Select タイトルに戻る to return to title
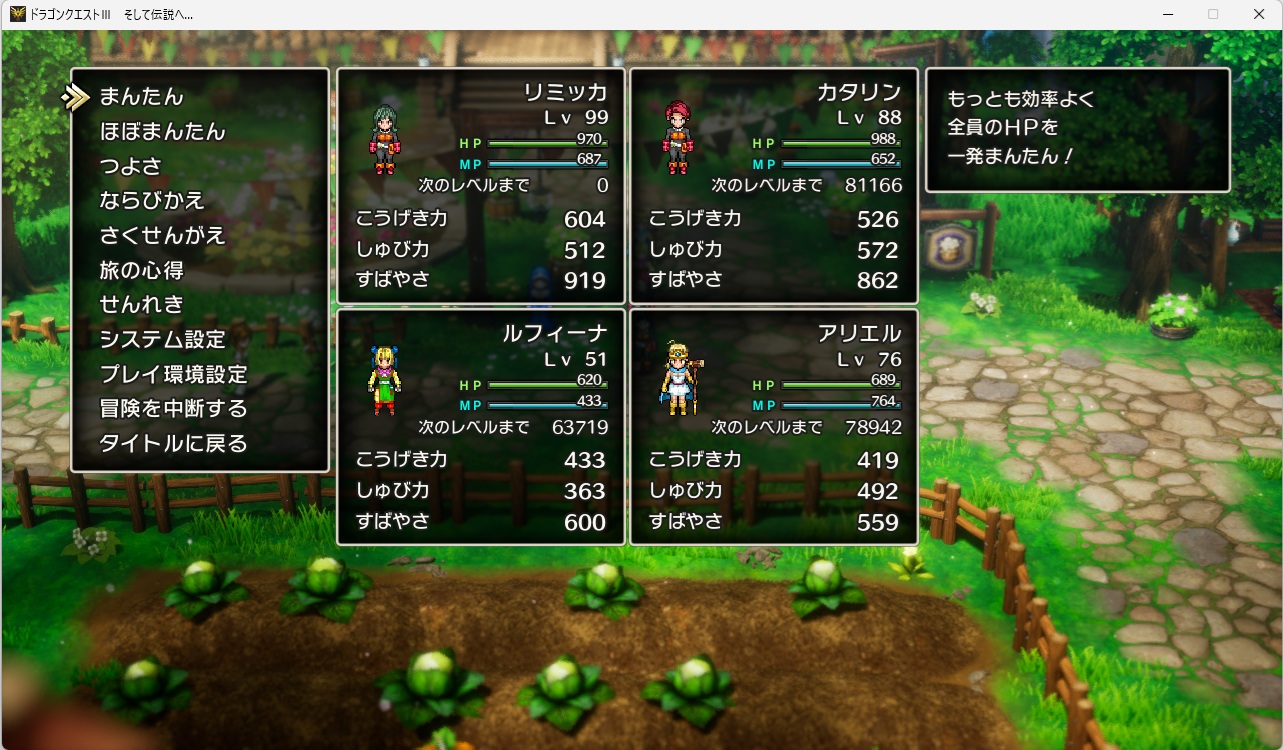This screenshot has height=750, width=1283. [x=173, y=444]
